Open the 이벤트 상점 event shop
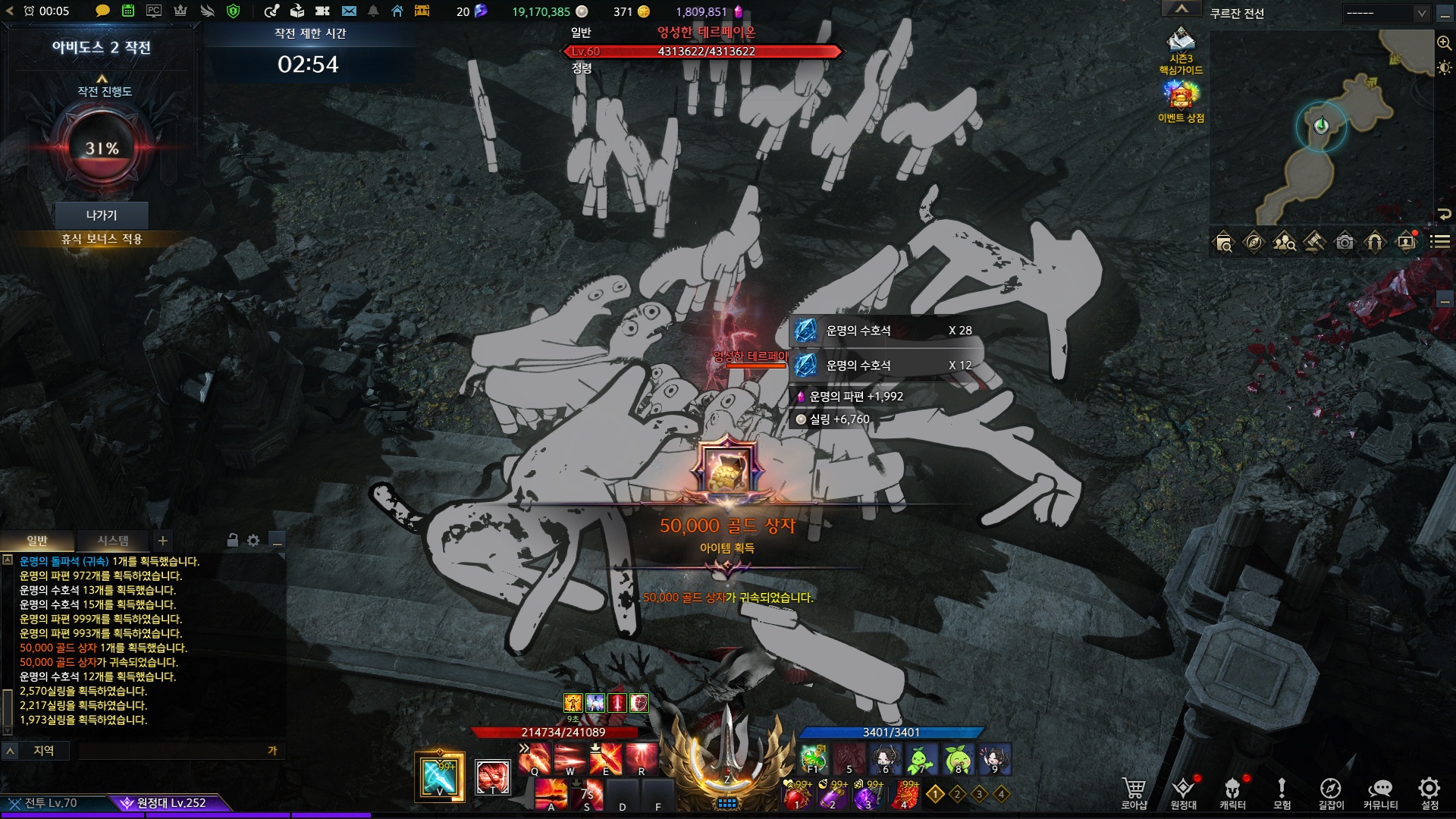 point(1181,101)
